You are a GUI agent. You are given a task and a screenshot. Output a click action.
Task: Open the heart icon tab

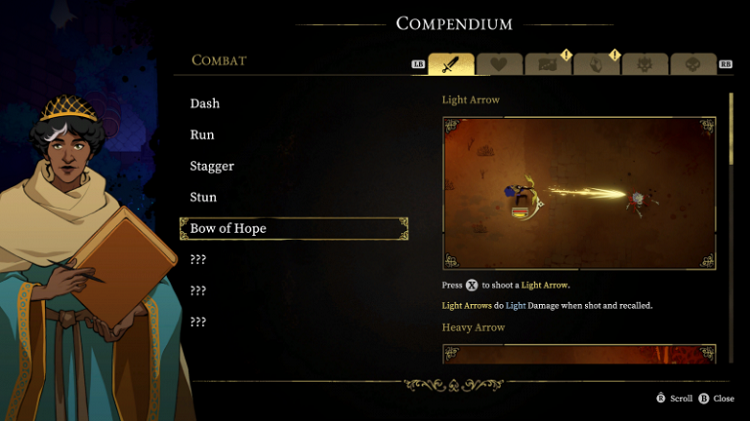[499, 65]
